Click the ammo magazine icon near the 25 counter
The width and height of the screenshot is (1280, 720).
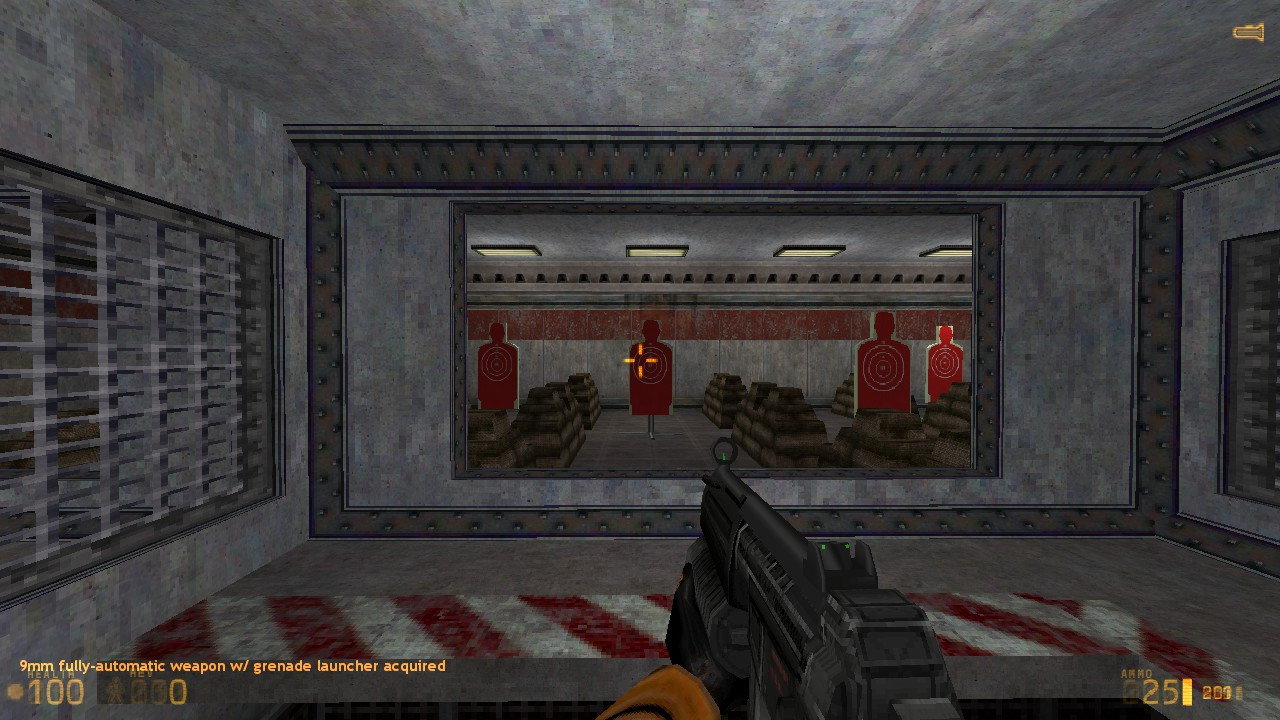pyautogui.click(x=1130, y=692)
